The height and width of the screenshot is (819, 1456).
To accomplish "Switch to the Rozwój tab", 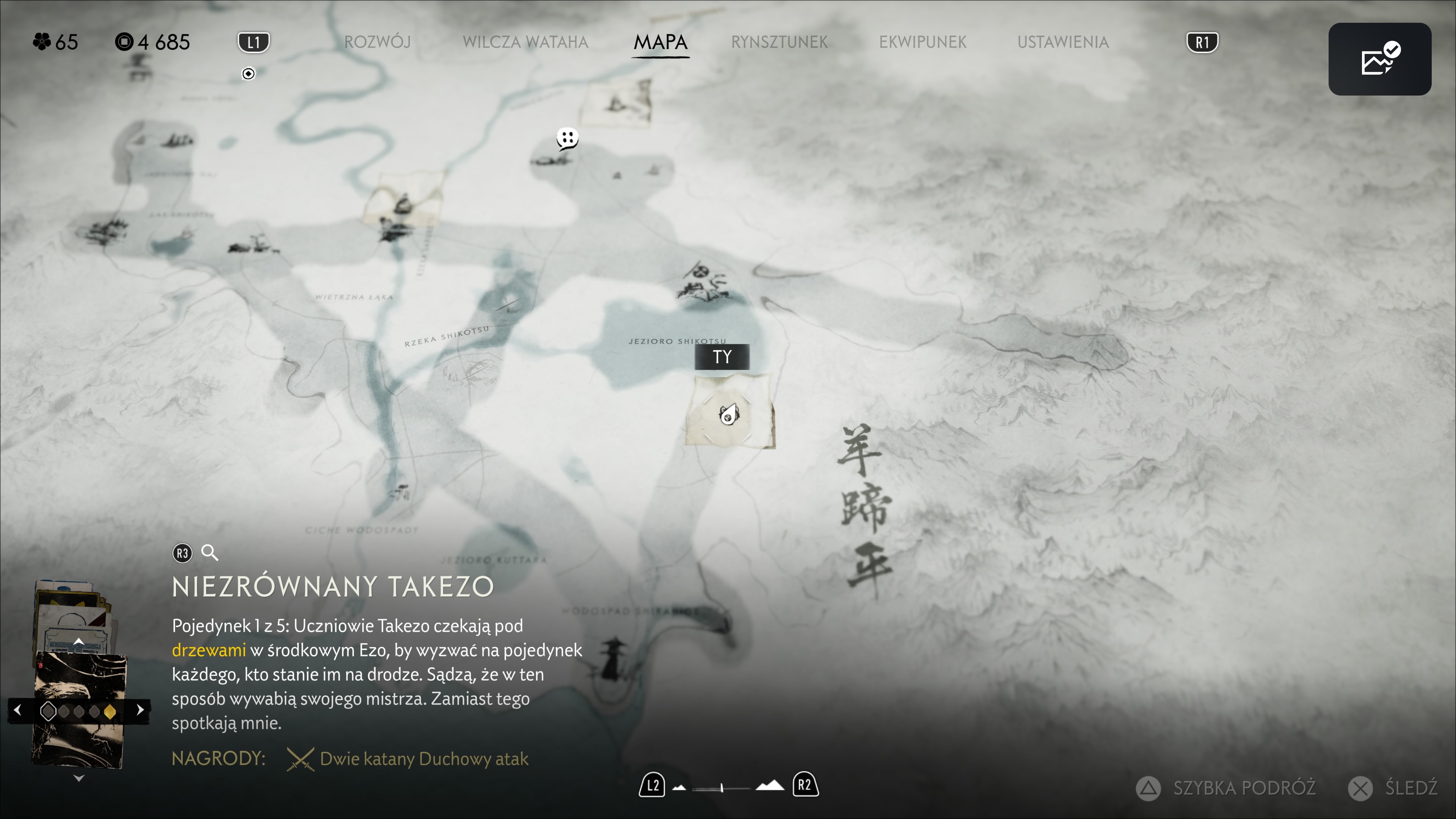I will (377, 42).
